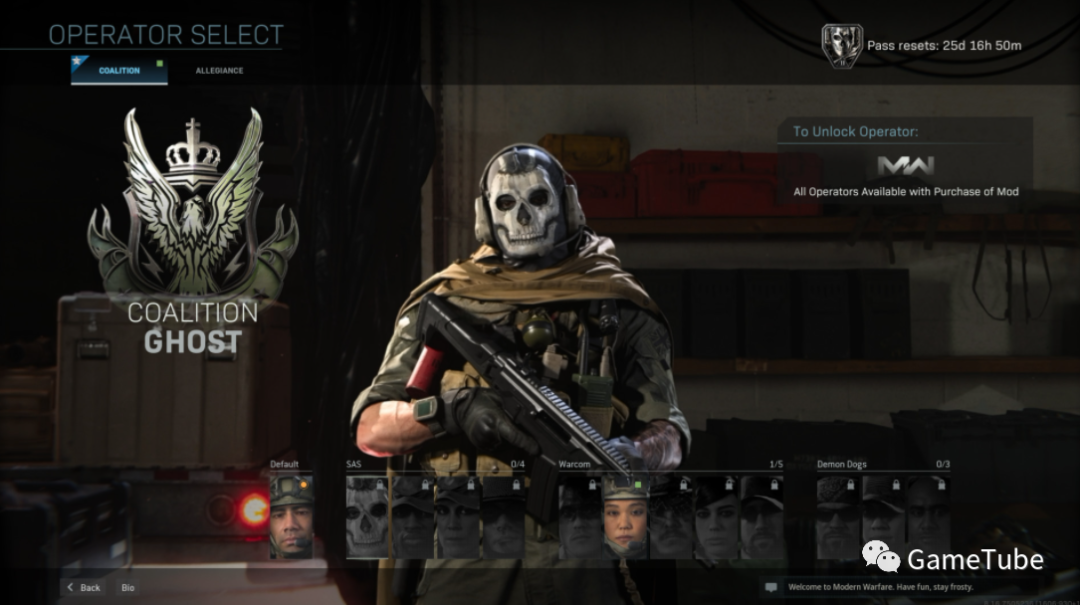
Task: Open the battle pass skull emblem
Action: click(841, 45)
